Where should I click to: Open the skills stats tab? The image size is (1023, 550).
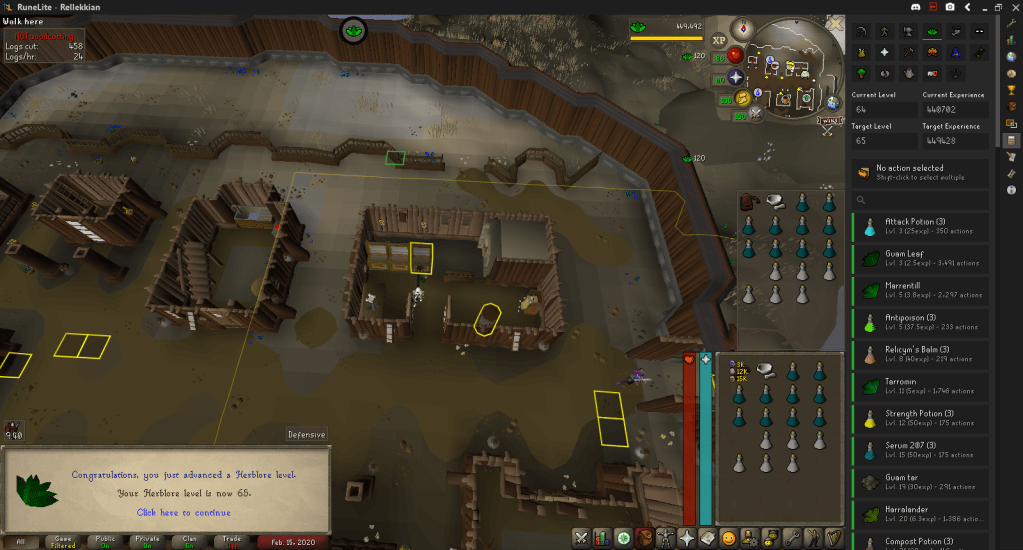(602, 538)
